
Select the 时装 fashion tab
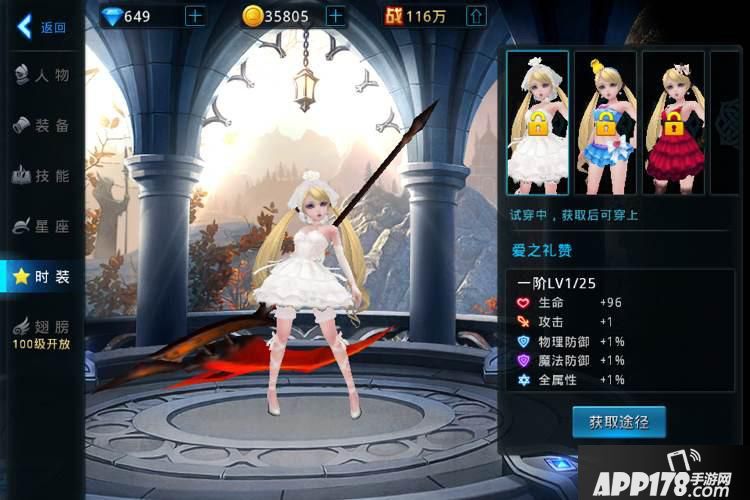[42, 277]
